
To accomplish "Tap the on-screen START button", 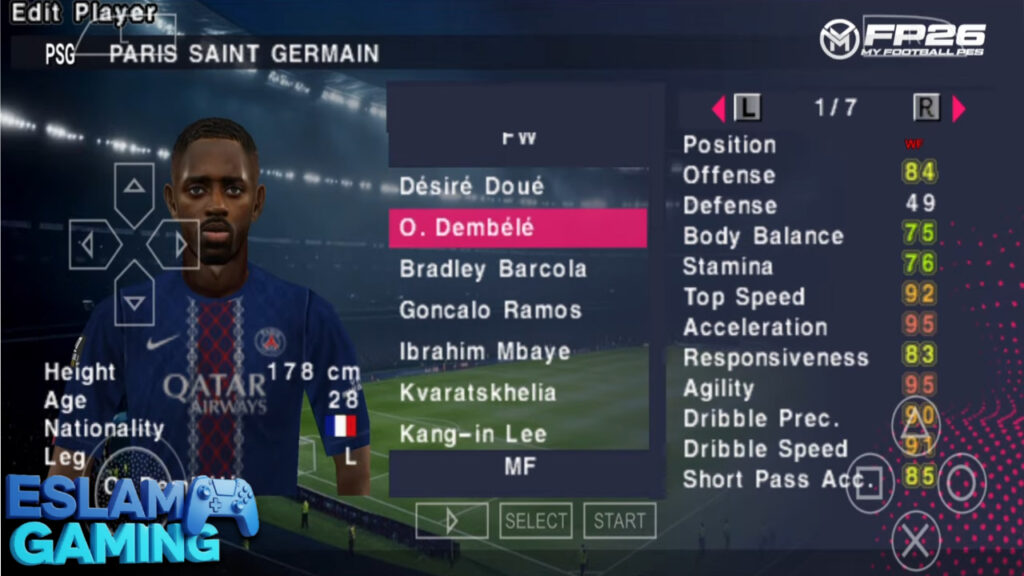I will click(x=620, y=521).
